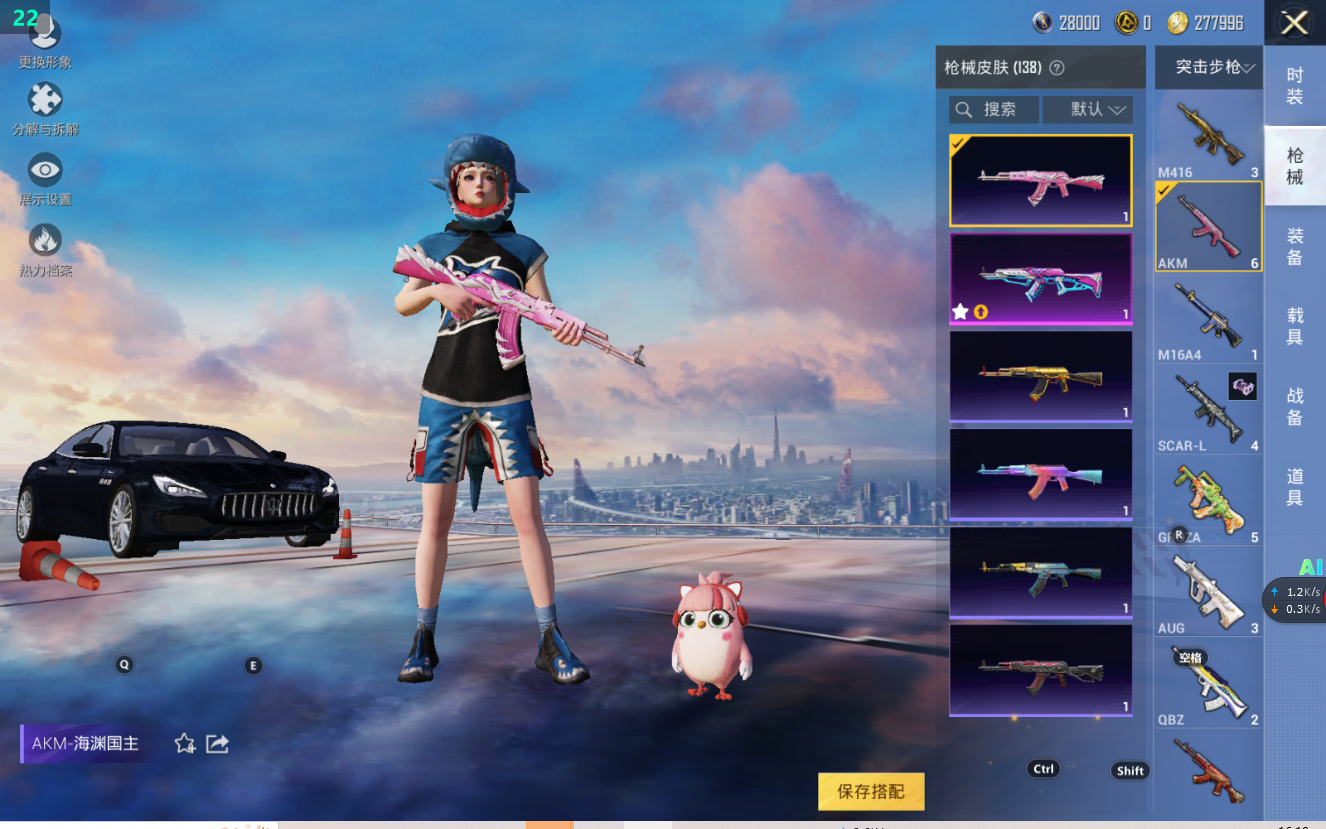
Task: Open 更换形象 to change character appearance
Action: [x=45, y=40]
